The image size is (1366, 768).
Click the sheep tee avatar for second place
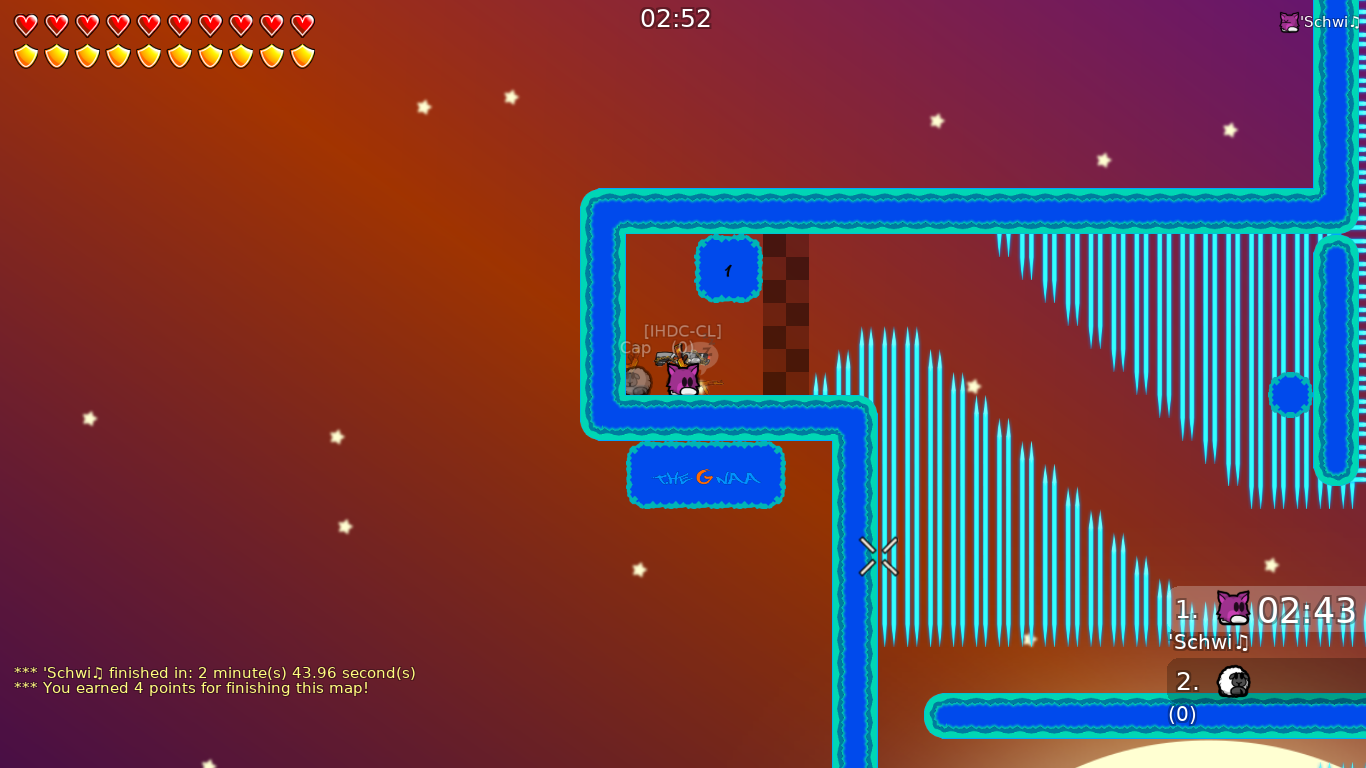coord(1232,681)
